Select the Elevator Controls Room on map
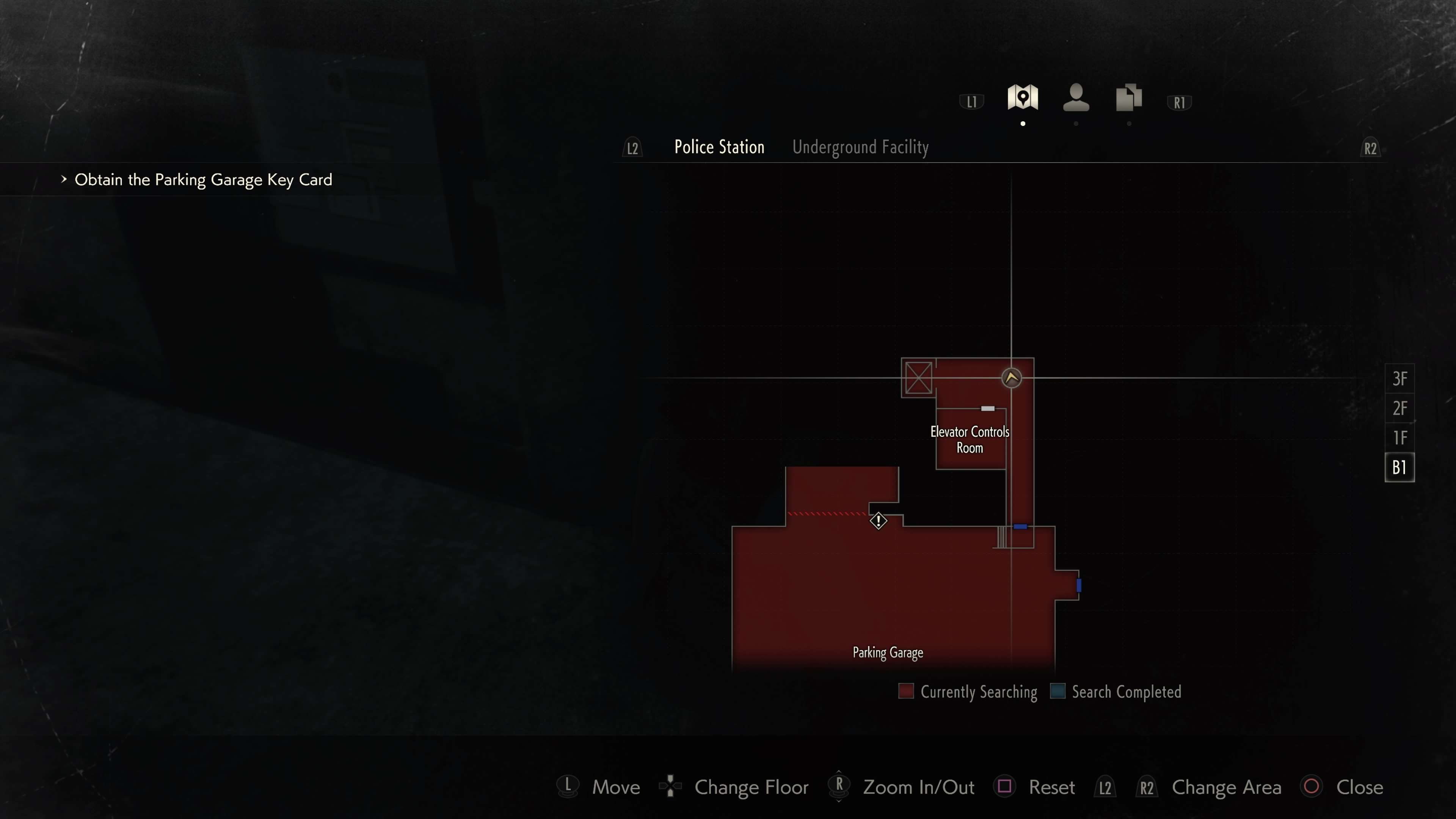1456x819 pixels. 970,440
